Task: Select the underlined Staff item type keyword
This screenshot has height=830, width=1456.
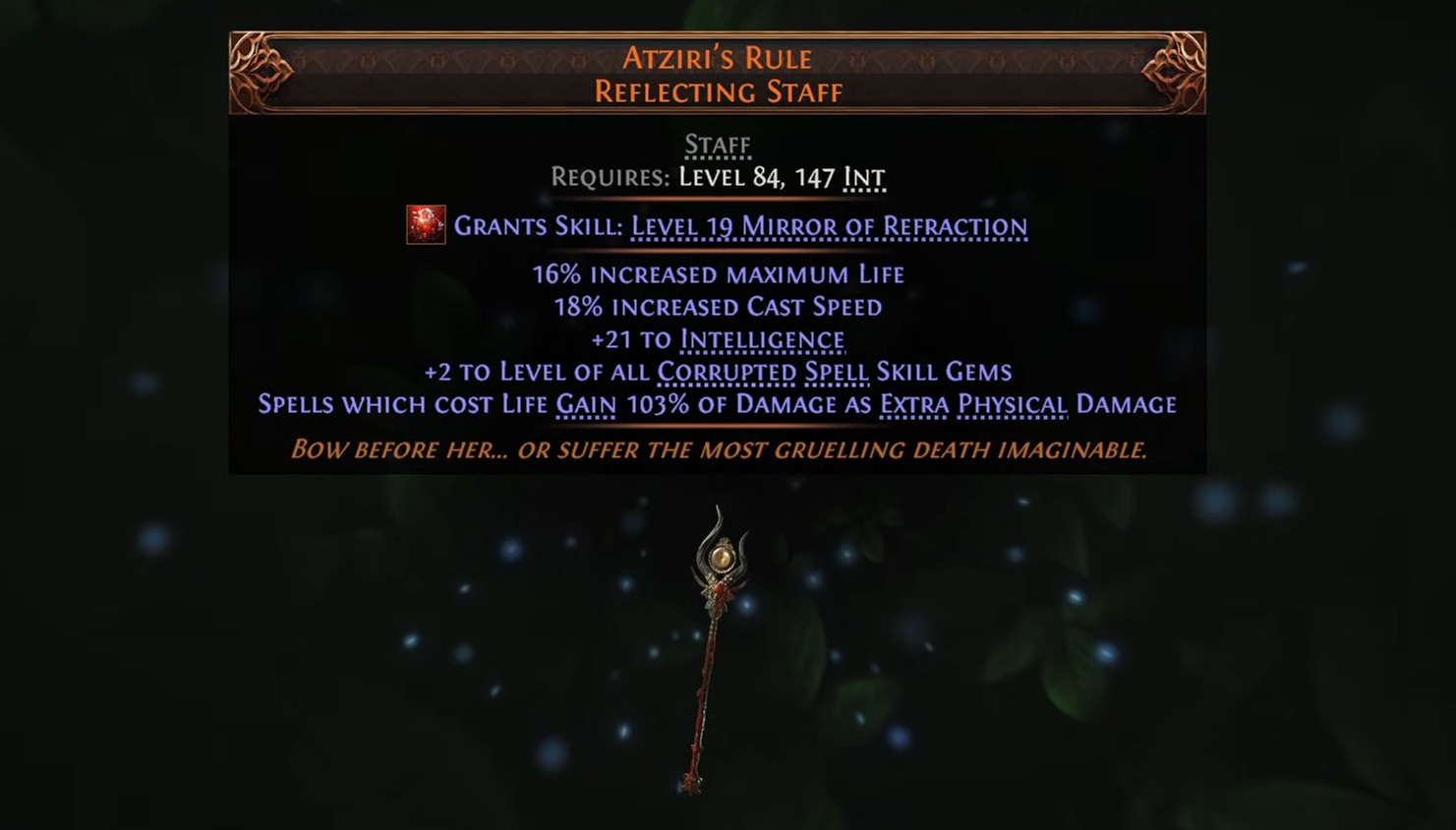Action: tap(718, 146)
